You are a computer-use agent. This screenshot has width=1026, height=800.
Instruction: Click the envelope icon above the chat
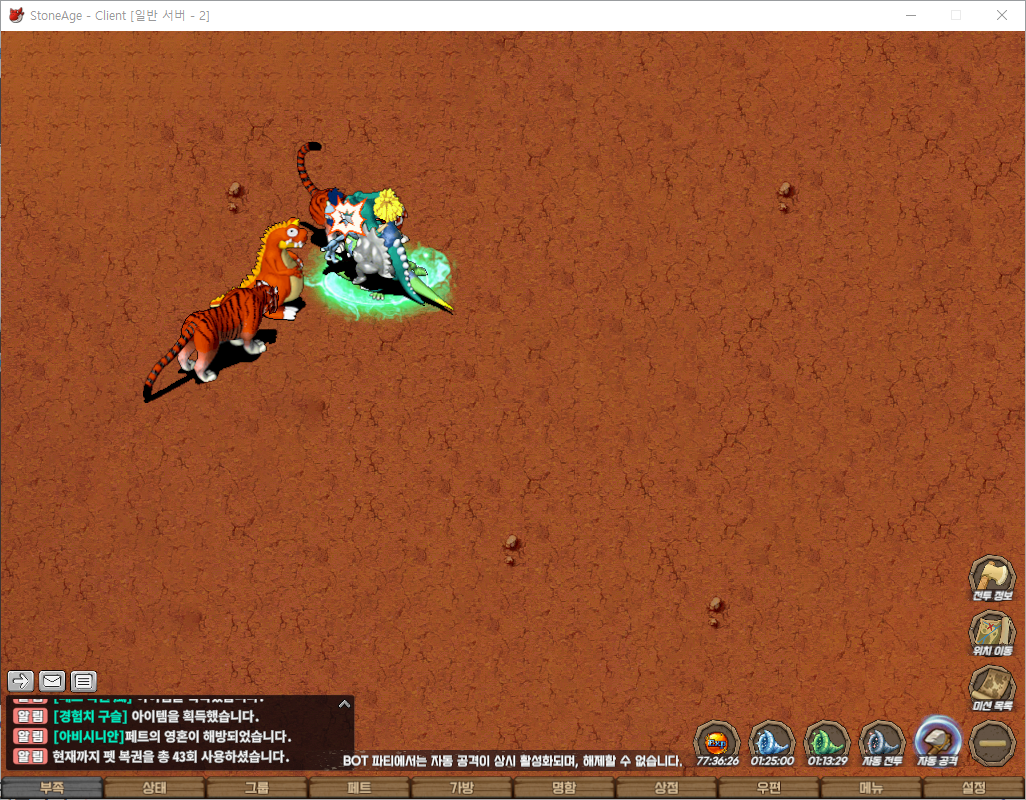point(52,681)
